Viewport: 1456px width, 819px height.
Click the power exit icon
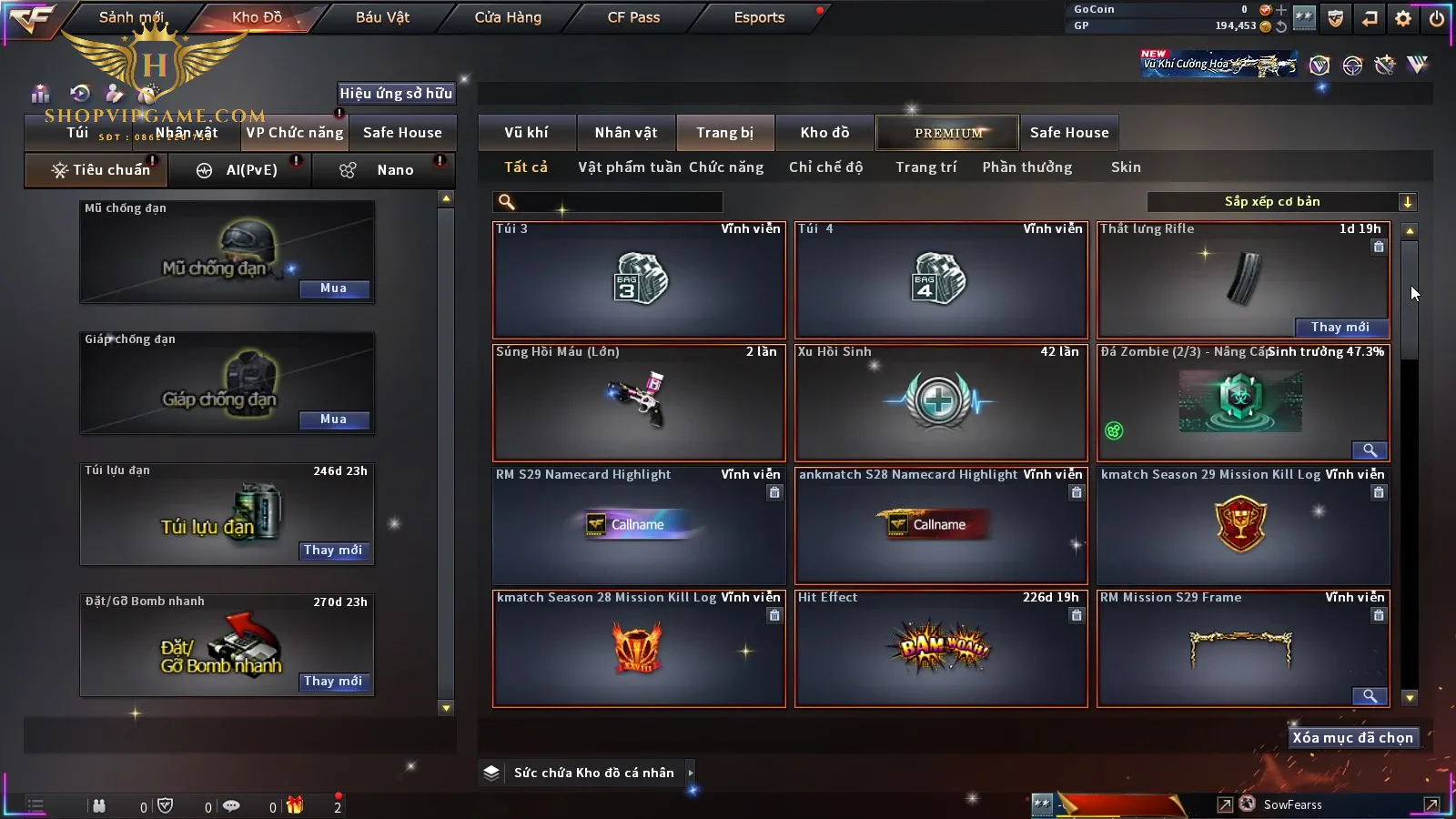[x=1437, y=18]
